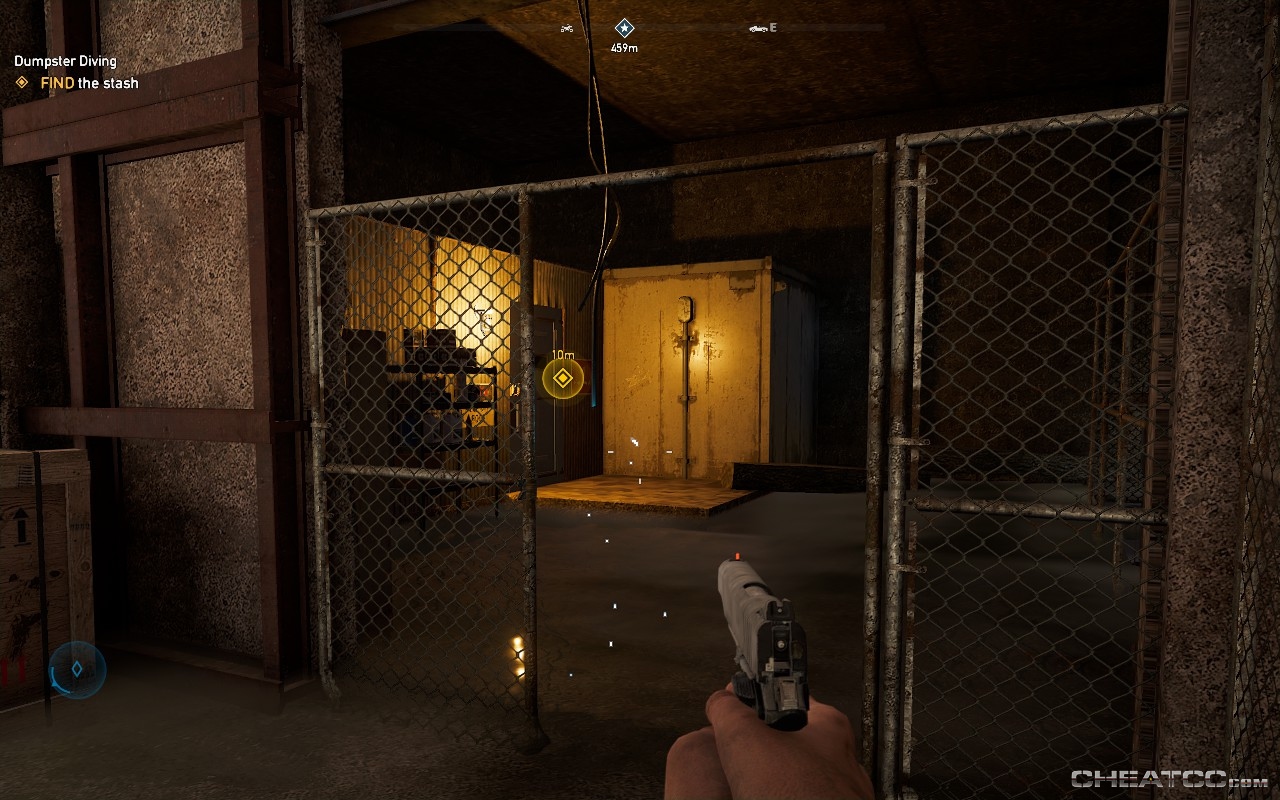The height and width of the screenshot is (800, 1280).
Task: Select the ATV icon on the compass bar
Action: [566, 28]
